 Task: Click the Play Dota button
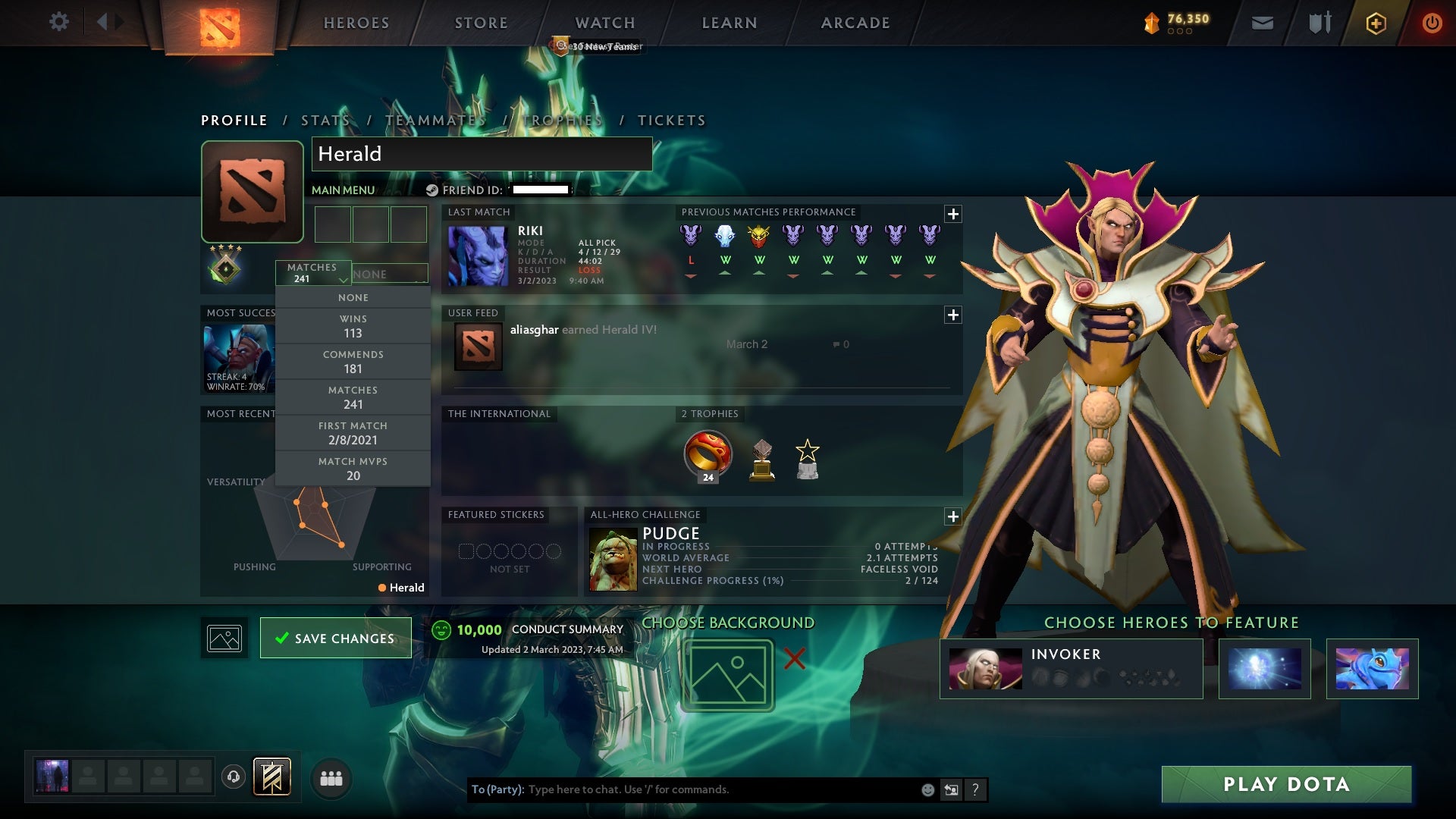(x=1286, y=784)
